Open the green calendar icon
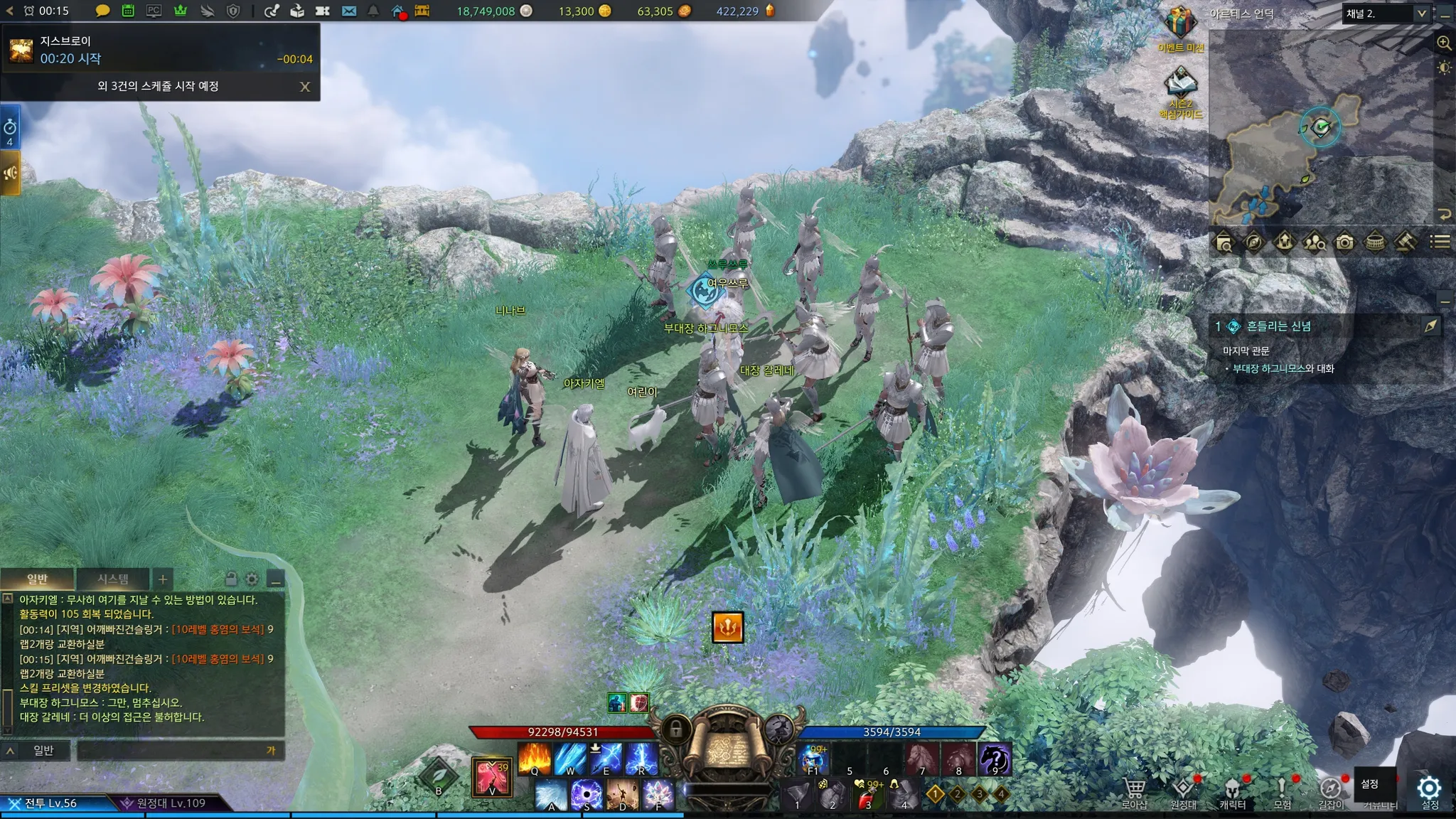The height and width of the screenshot is (819, 1456). (128, 11)
